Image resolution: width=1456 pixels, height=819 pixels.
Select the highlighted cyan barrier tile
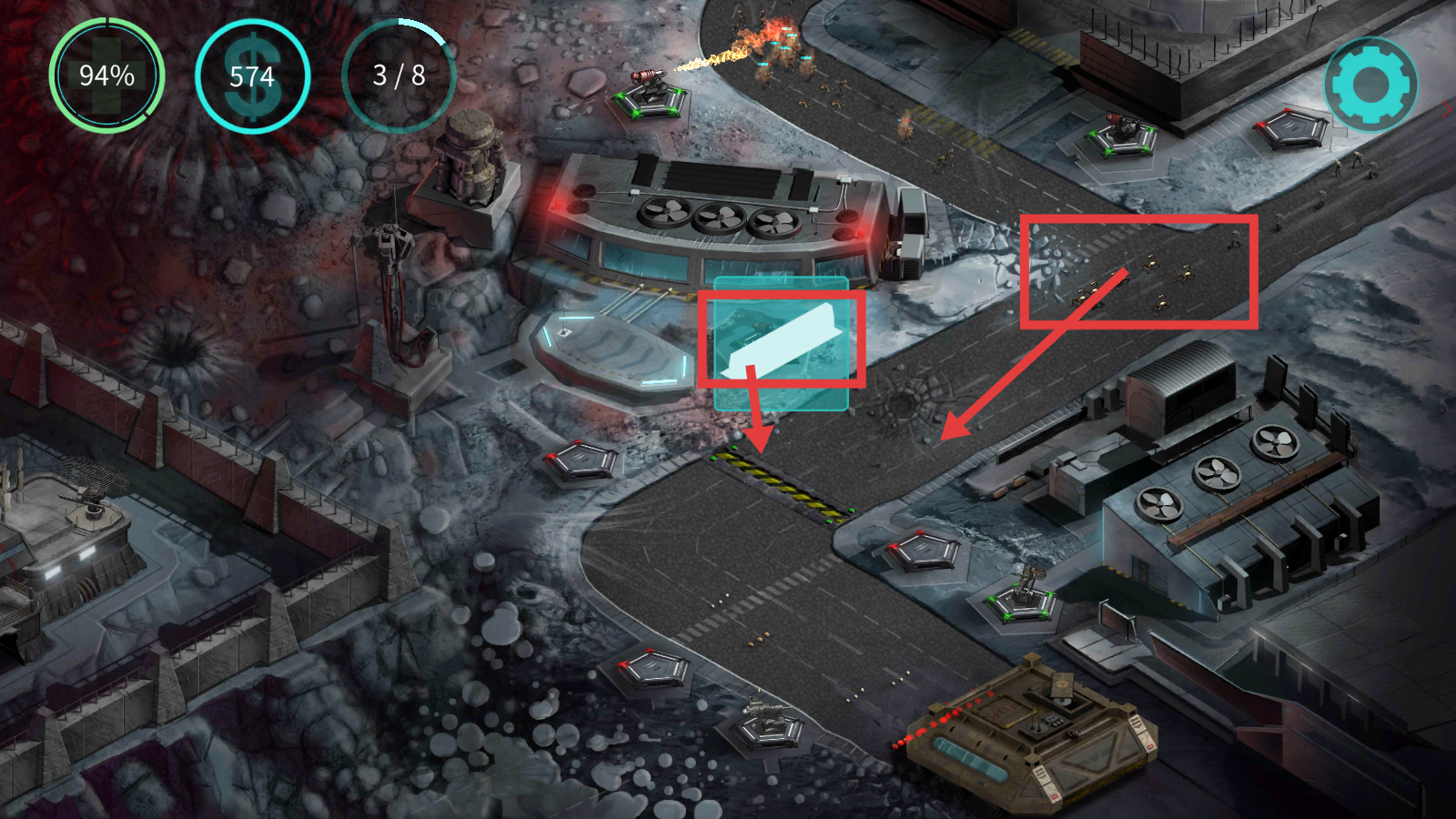781,344
